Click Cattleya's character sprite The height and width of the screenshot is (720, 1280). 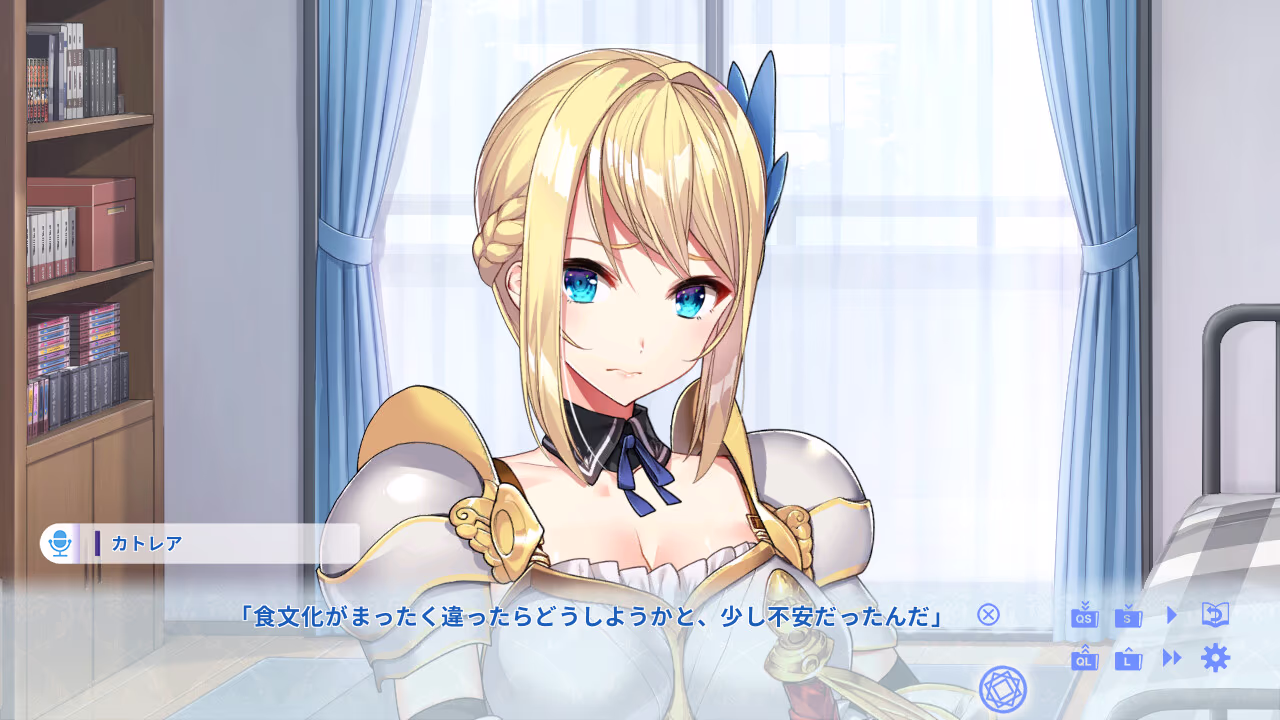620,300
